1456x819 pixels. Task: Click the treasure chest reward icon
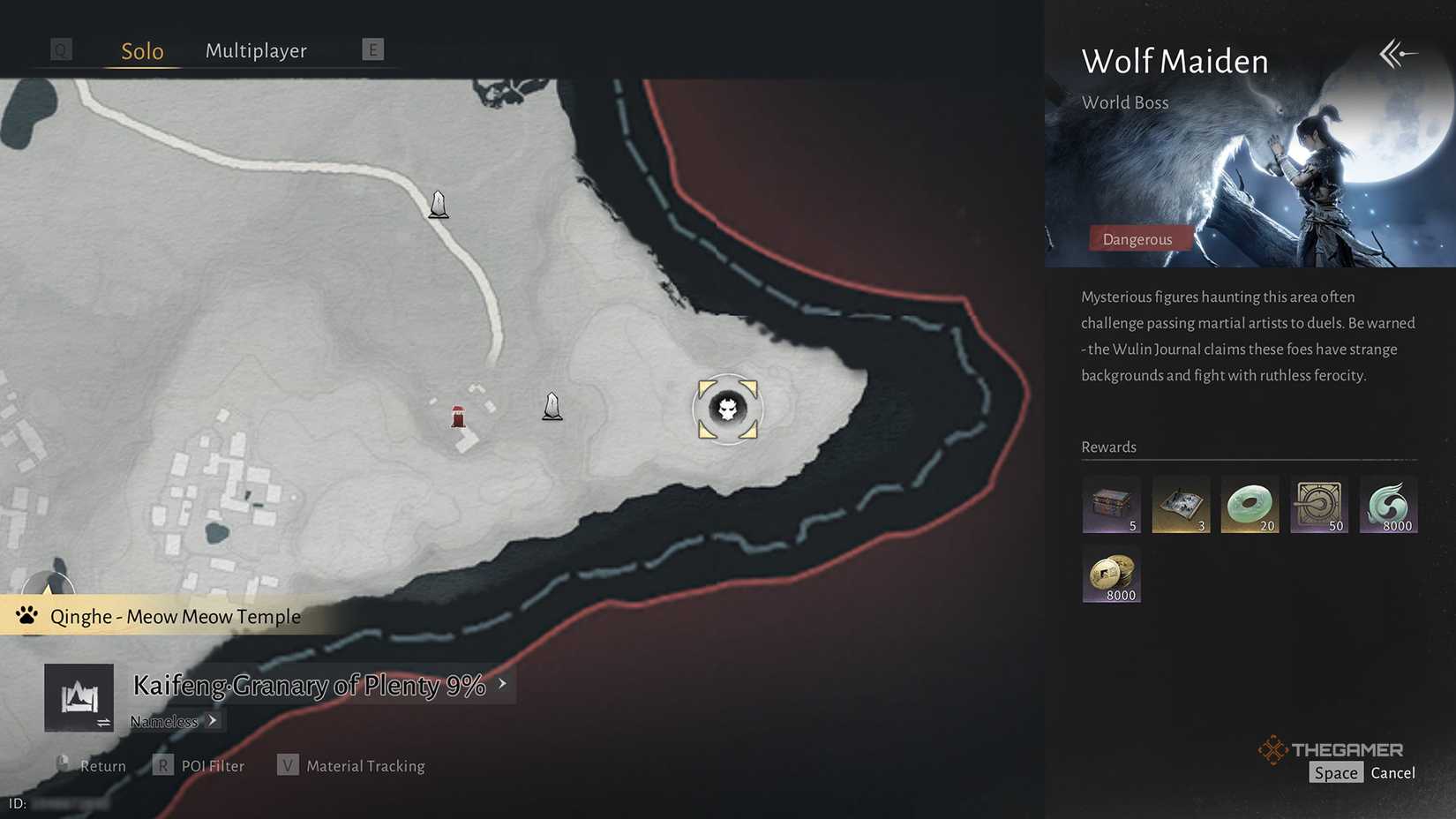(x=1110, y=504)
